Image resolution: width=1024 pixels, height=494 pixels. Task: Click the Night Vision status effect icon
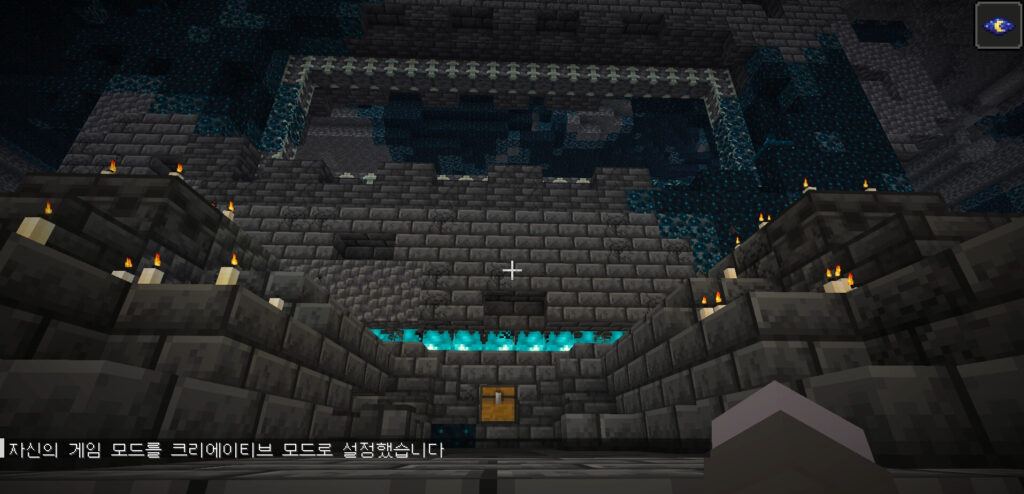(x=998, y=25)
